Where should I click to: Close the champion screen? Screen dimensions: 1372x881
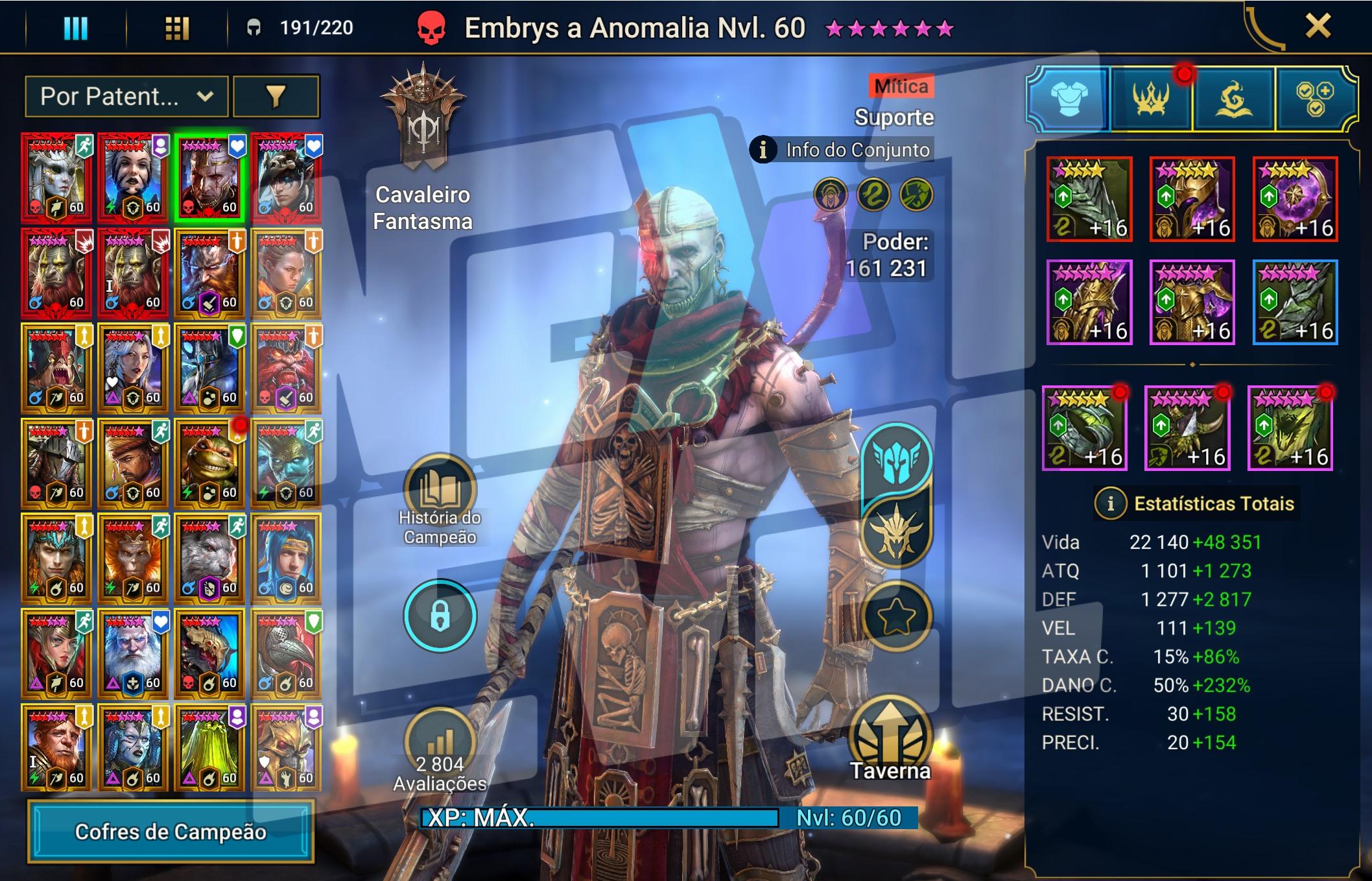tap(1317, 27)
